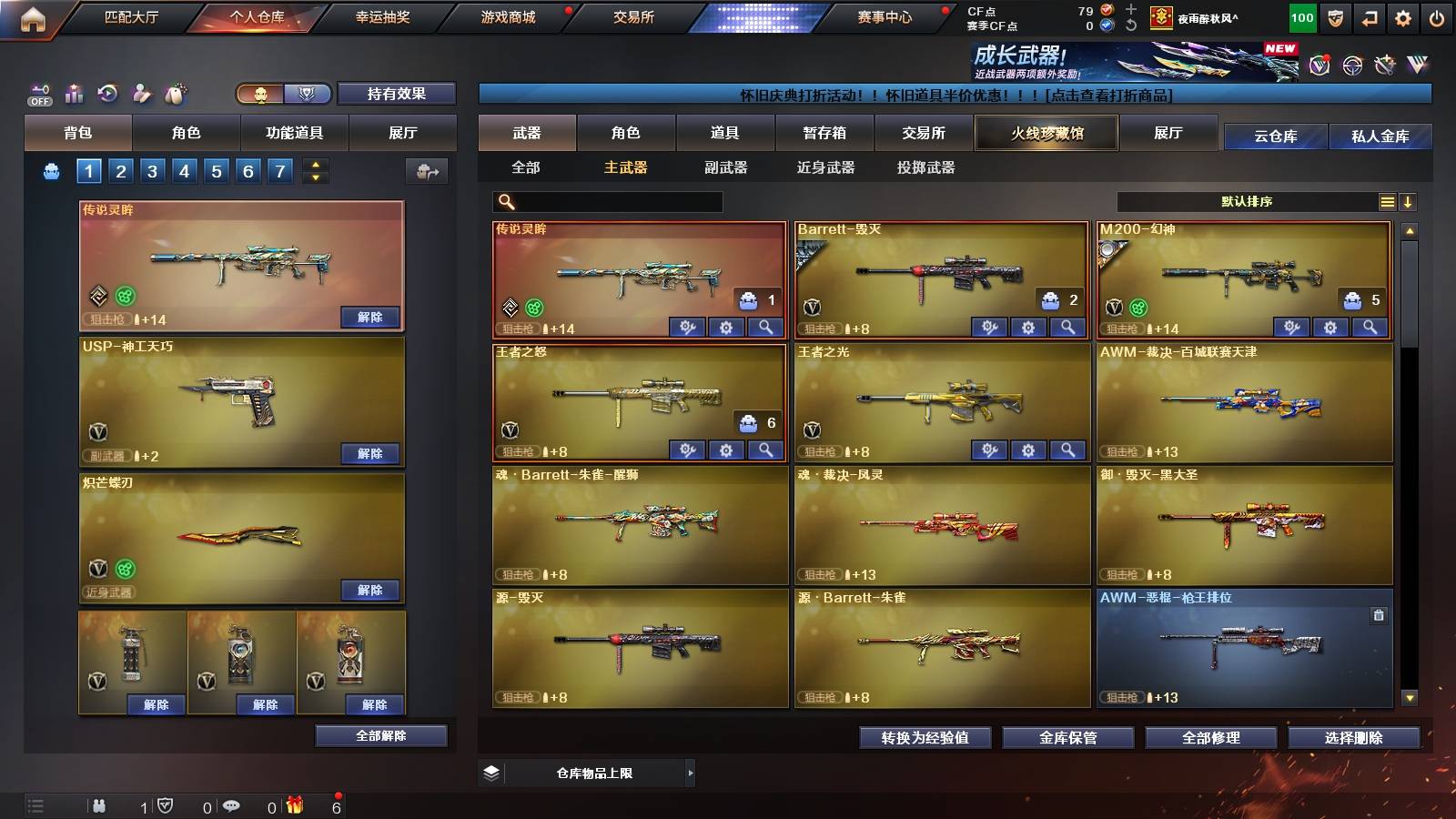Open the gear settings icon on Barrett-毁灭 card
The height and width of the screenshot is (819, 1456).
click(x=1026, y=326)
